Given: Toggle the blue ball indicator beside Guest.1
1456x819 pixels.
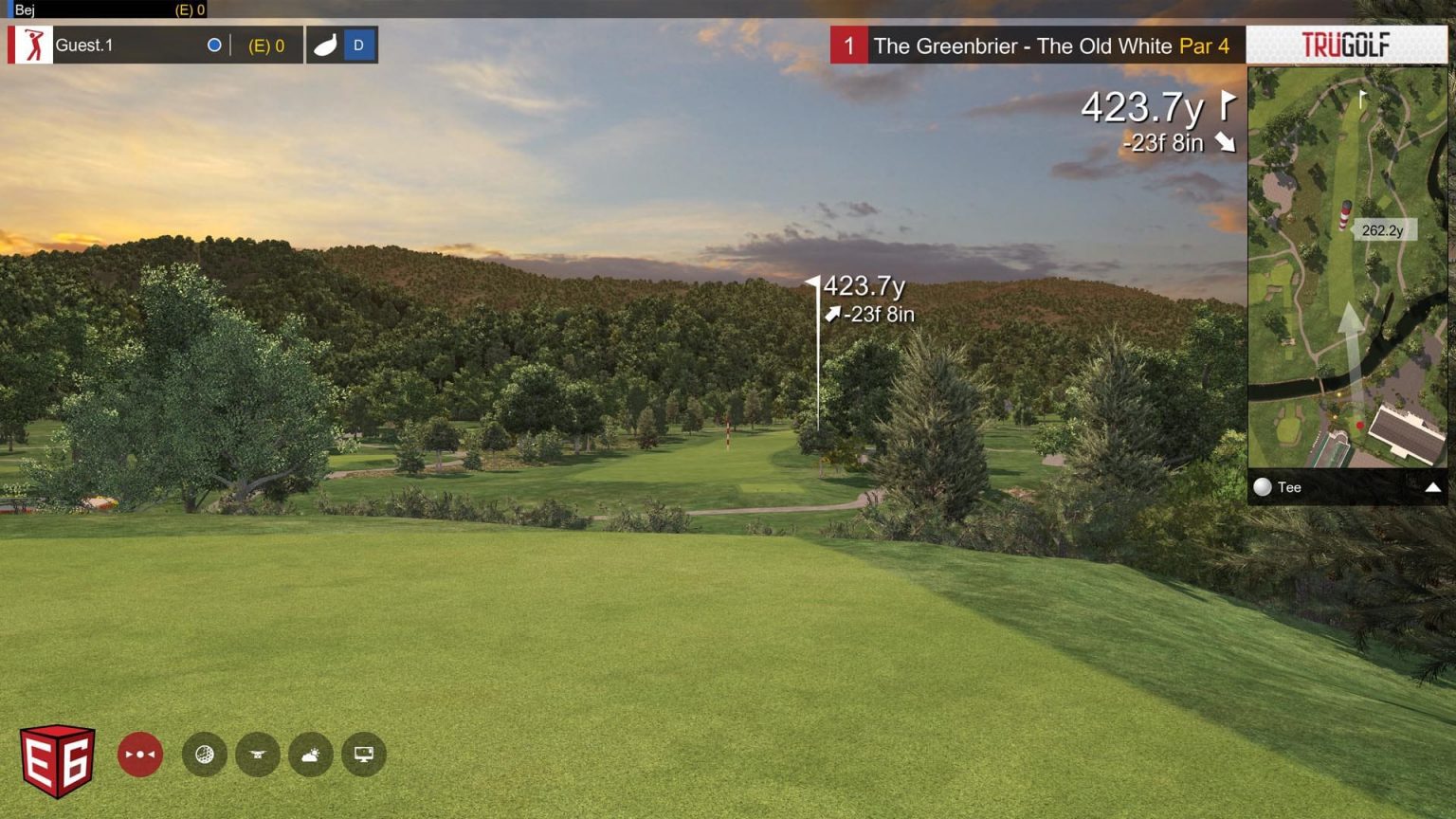Looking at the screenshot, I should [x=215, y=45].
